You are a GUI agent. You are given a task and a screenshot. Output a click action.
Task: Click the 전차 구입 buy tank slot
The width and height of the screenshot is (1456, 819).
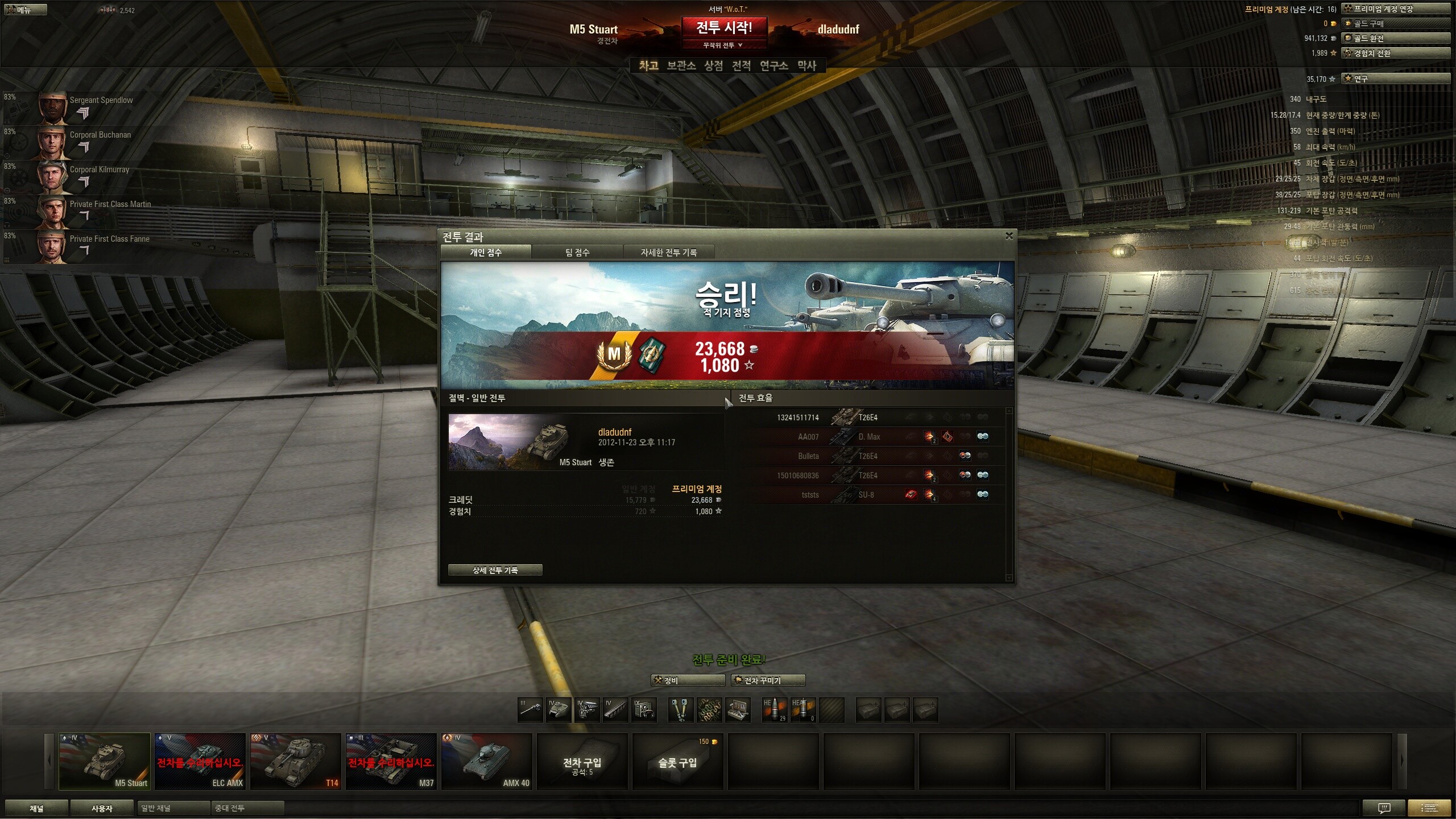[582, 762]
